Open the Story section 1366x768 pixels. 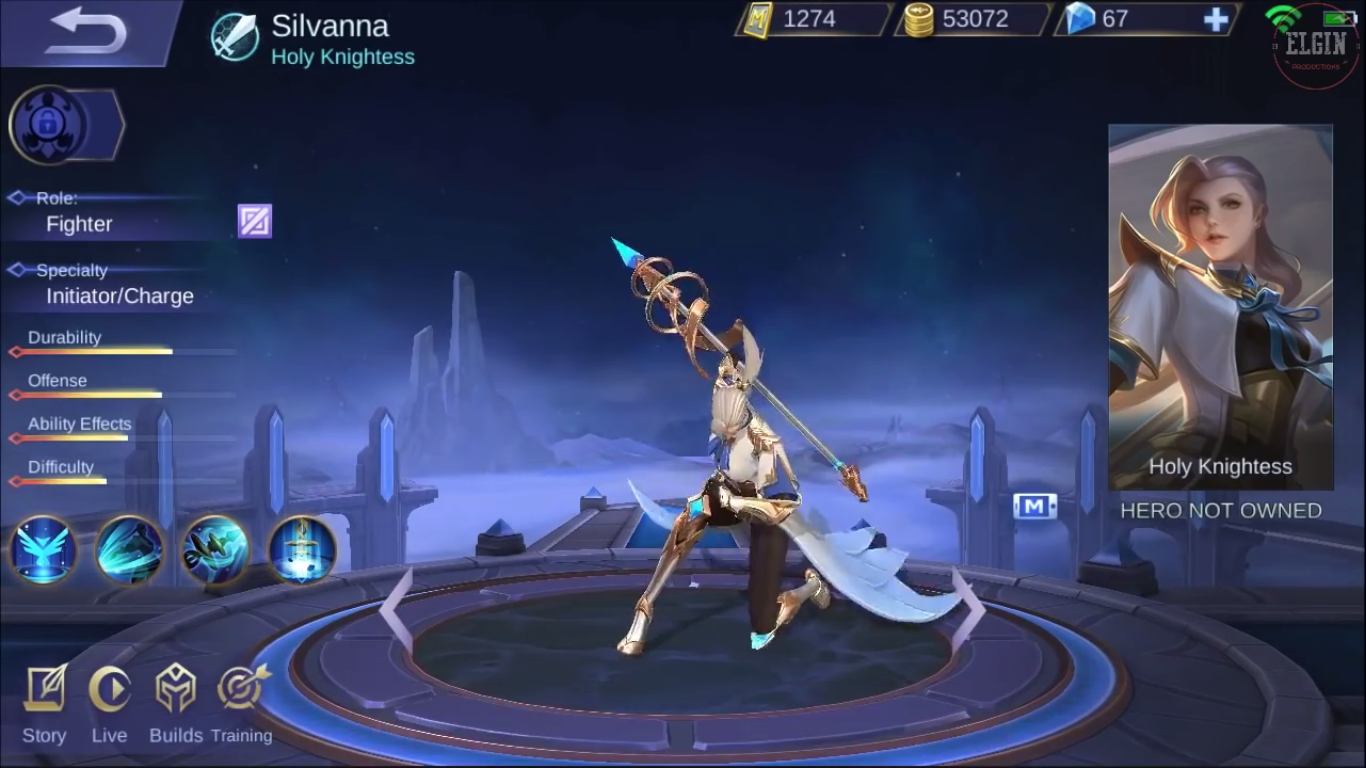click(44, 705)
